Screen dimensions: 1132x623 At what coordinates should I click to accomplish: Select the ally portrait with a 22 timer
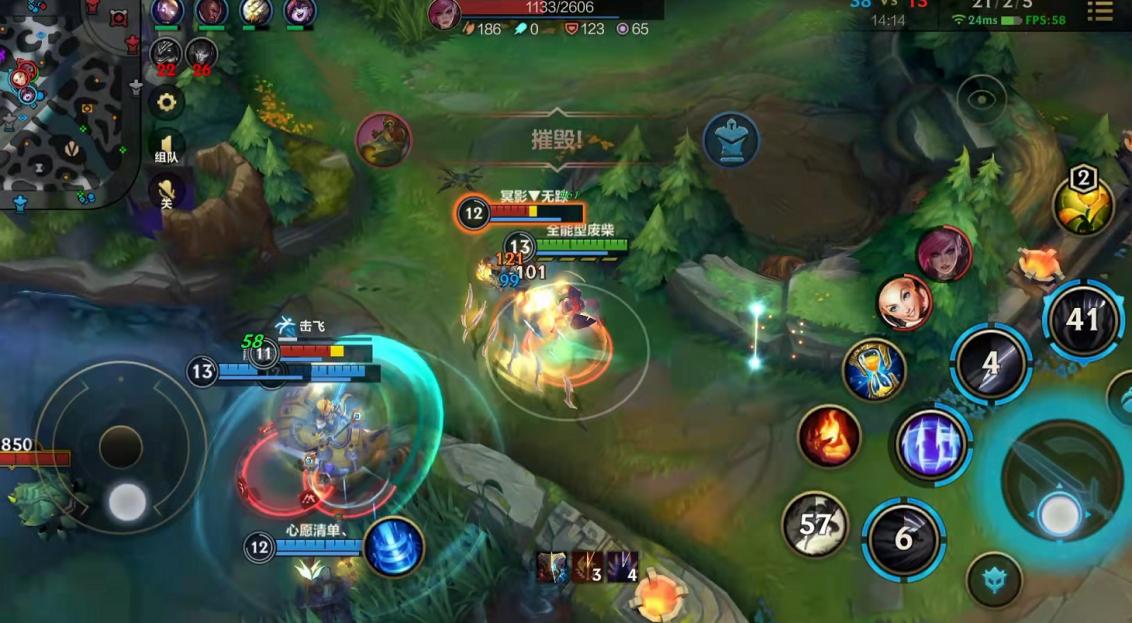(166, 53)
